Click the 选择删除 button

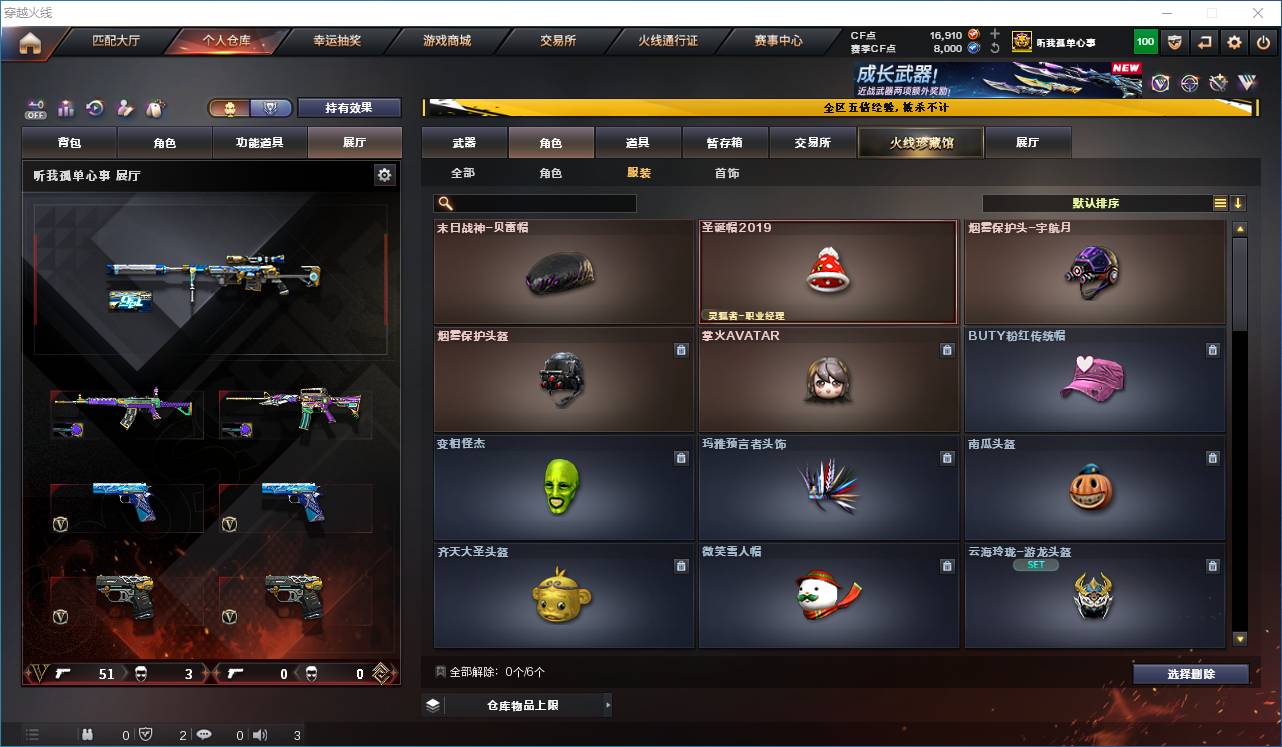pyautogui.click(x=1190, y=673)
